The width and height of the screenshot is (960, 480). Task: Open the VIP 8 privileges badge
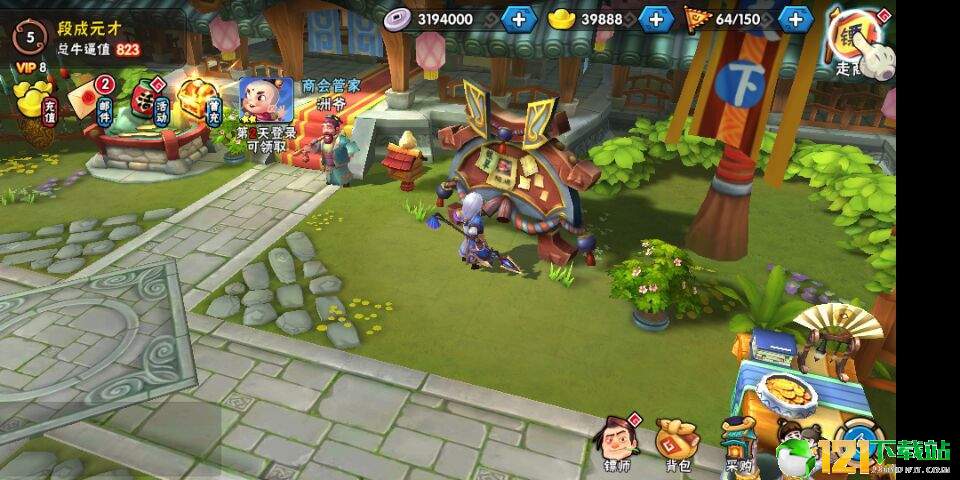pyautogui.click(x=30, y=68)
